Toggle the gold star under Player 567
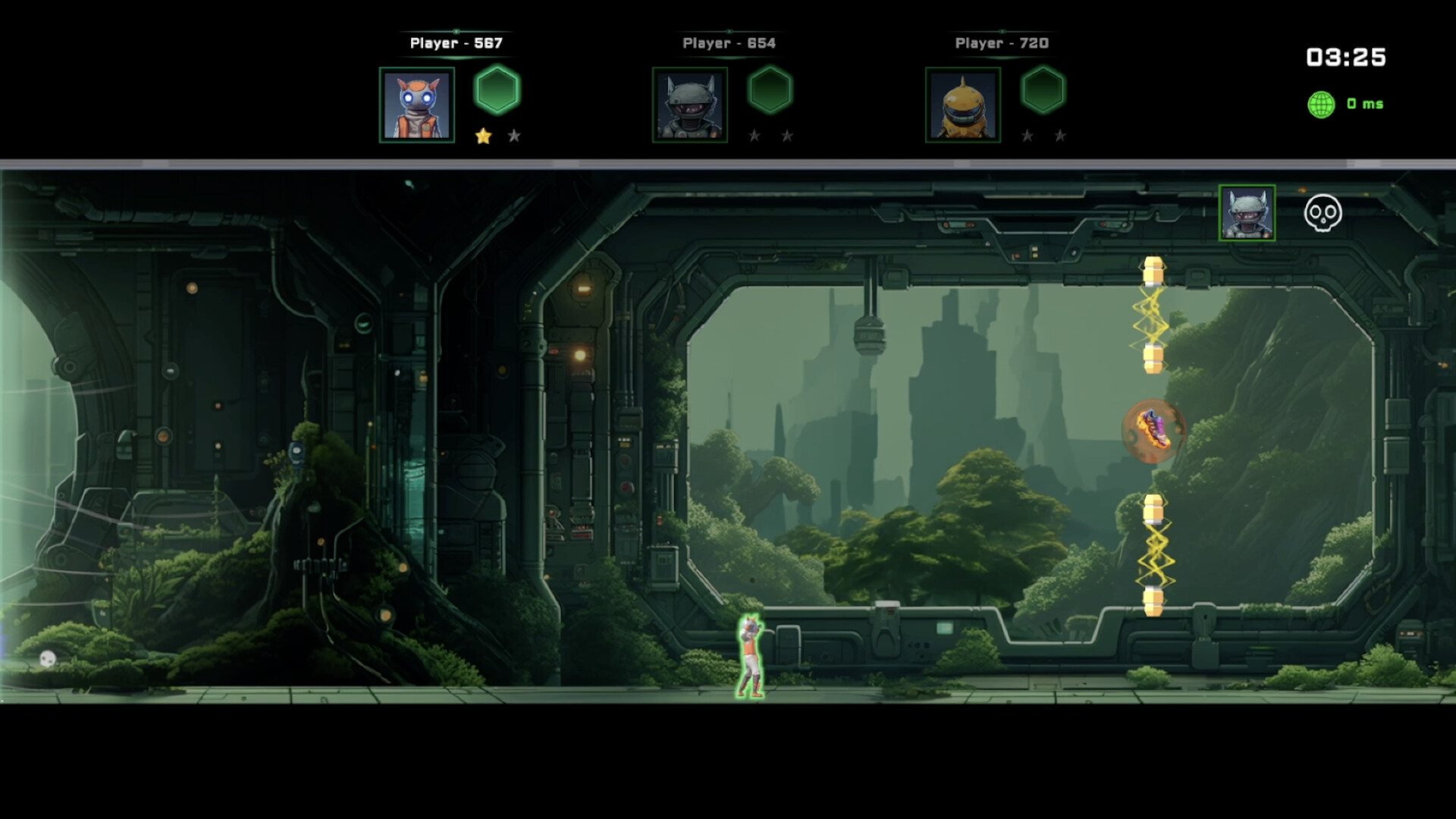This screenshot has height=819, width=1456. click(x=484, y=136)
